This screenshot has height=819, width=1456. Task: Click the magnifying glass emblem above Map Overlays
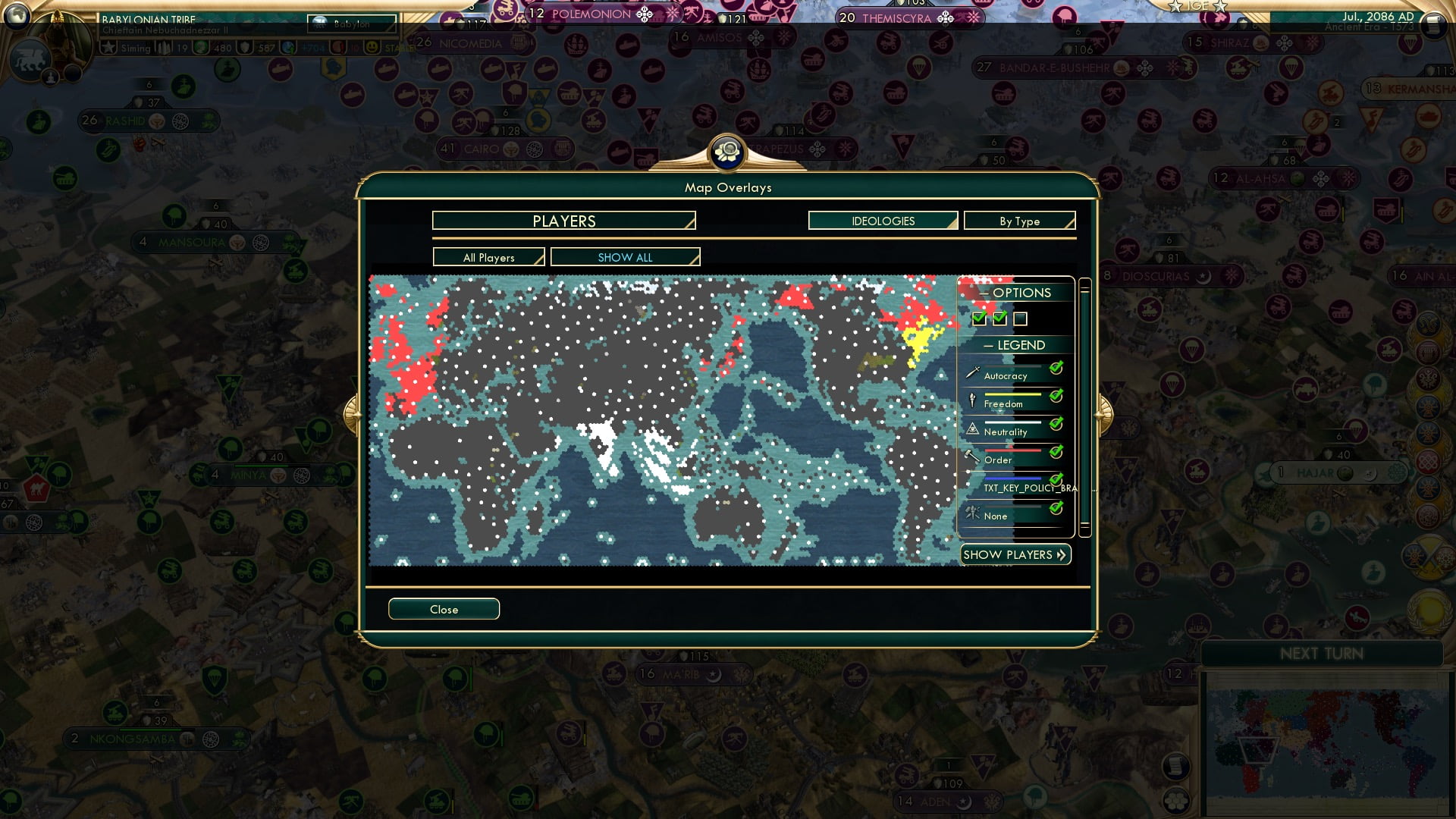click(727, 151)
